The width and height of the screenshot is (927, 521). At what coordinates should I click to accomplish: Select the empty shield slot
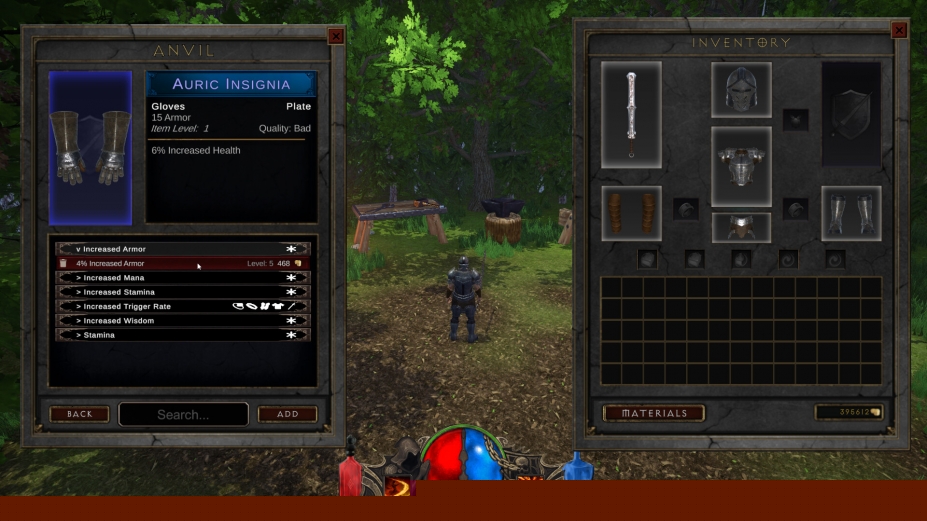pyautogui.click(x=851, y=113)
